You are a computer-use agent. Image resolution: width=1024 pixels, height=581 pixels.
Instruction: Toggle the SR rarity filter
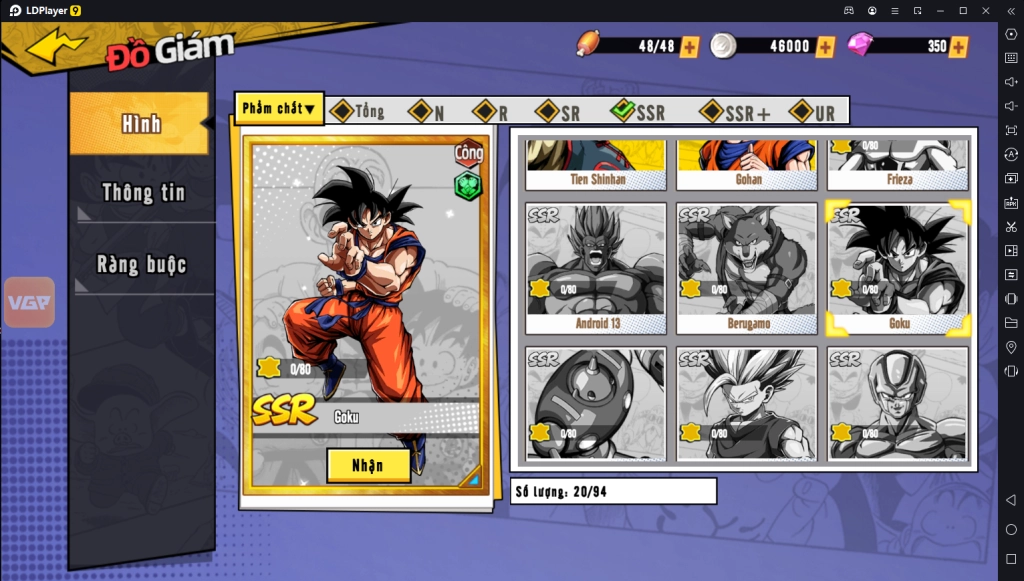pyautogui.click(x=557, y=112)
